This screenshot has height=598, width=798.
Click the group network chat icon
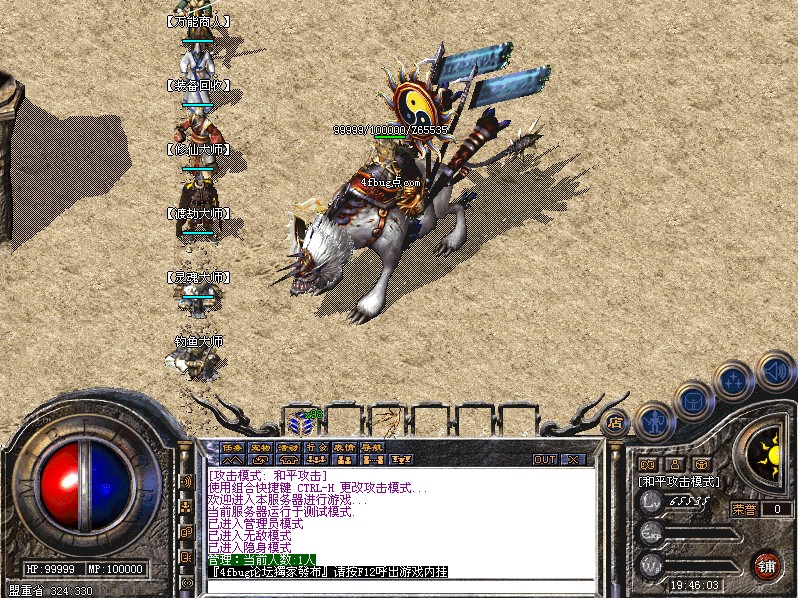point(186,508)
